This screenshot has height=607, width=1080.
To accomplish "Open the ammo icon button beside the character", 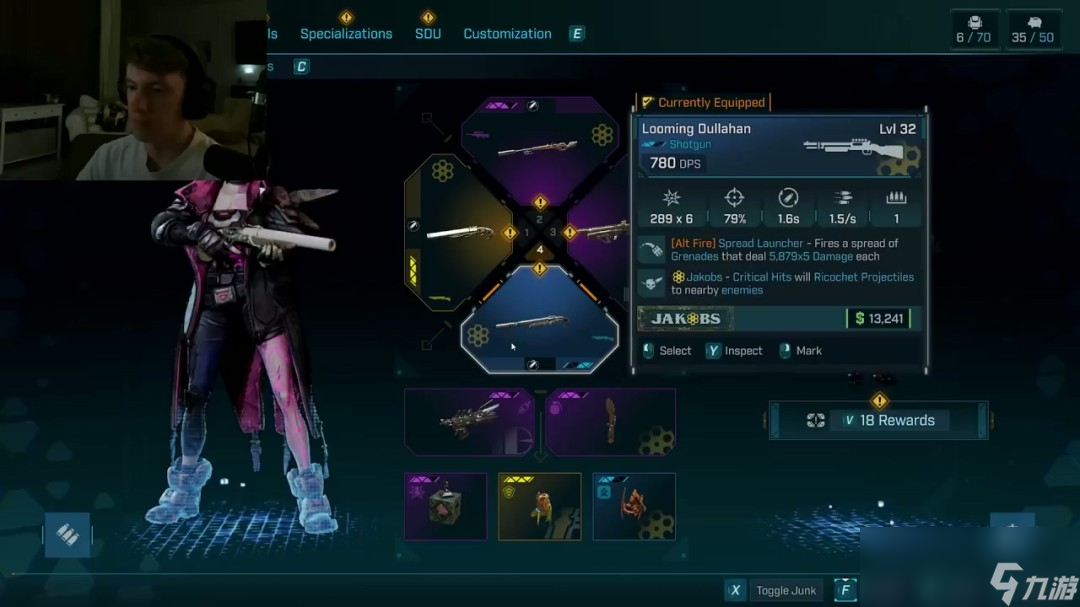I will pyautogui.click(x=67, y=535).
